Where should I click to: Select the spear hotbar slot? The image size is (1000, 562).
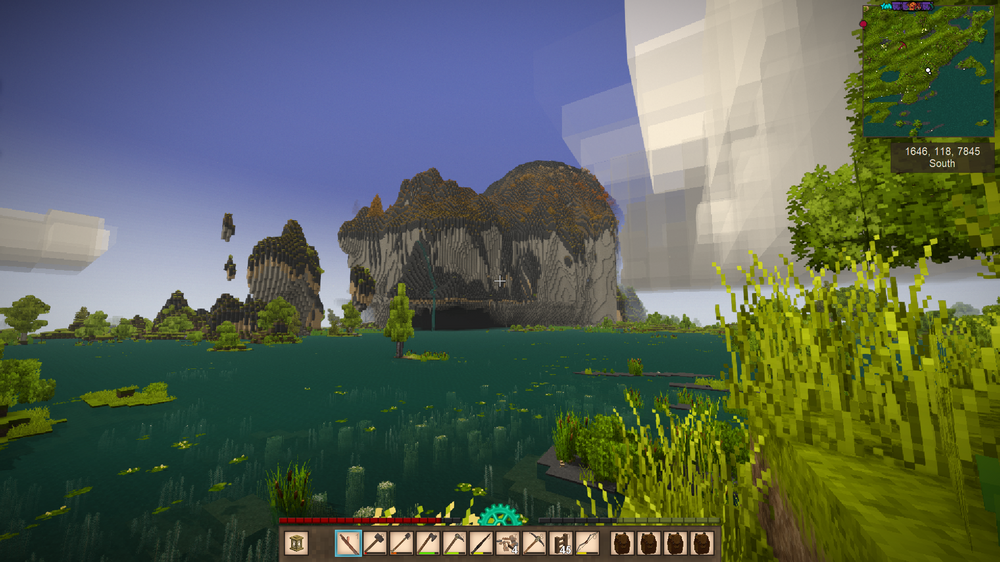coord(482,543)
